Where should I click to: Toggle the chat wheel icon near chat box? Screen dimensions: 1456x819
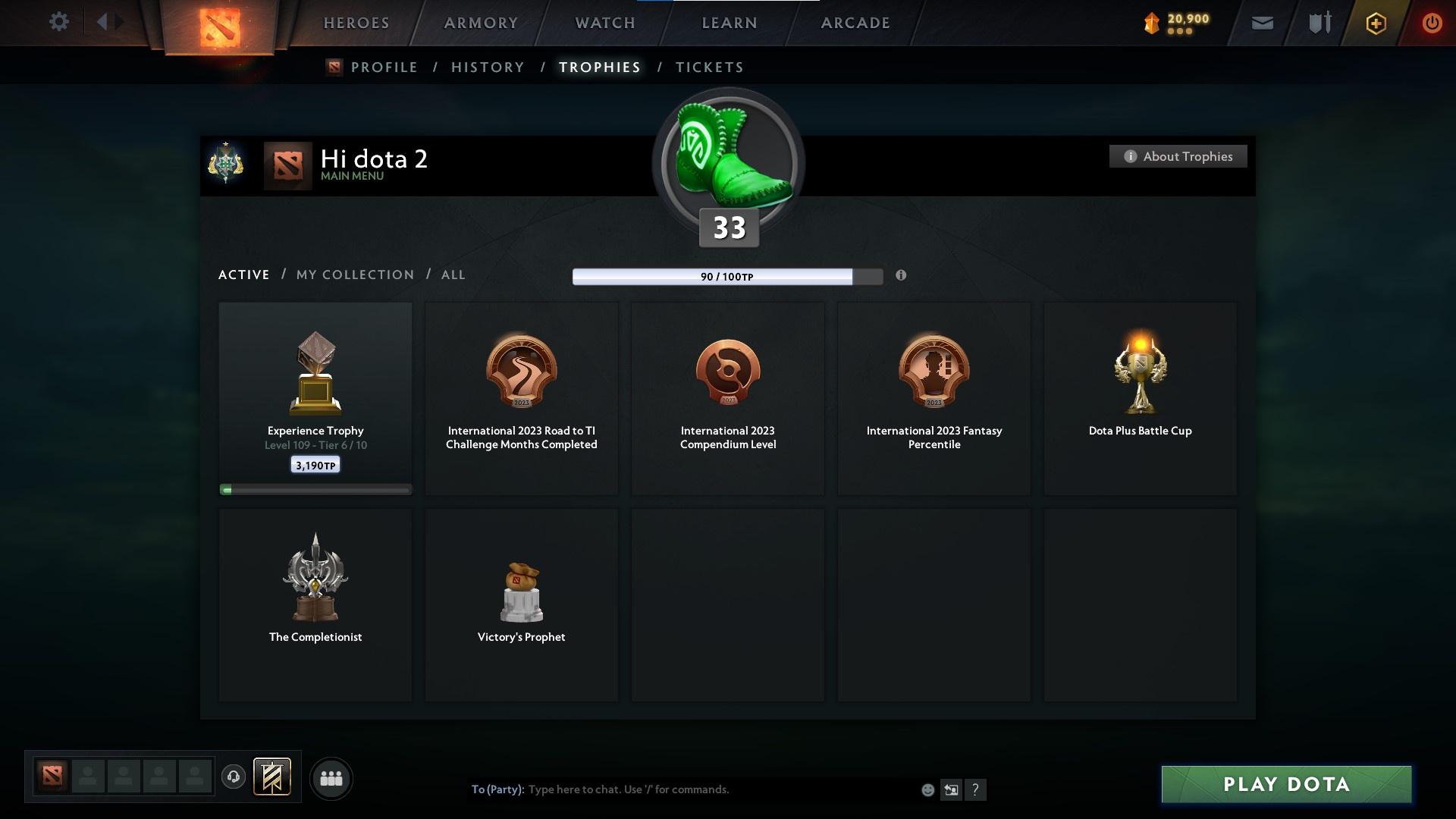(952, 789)
